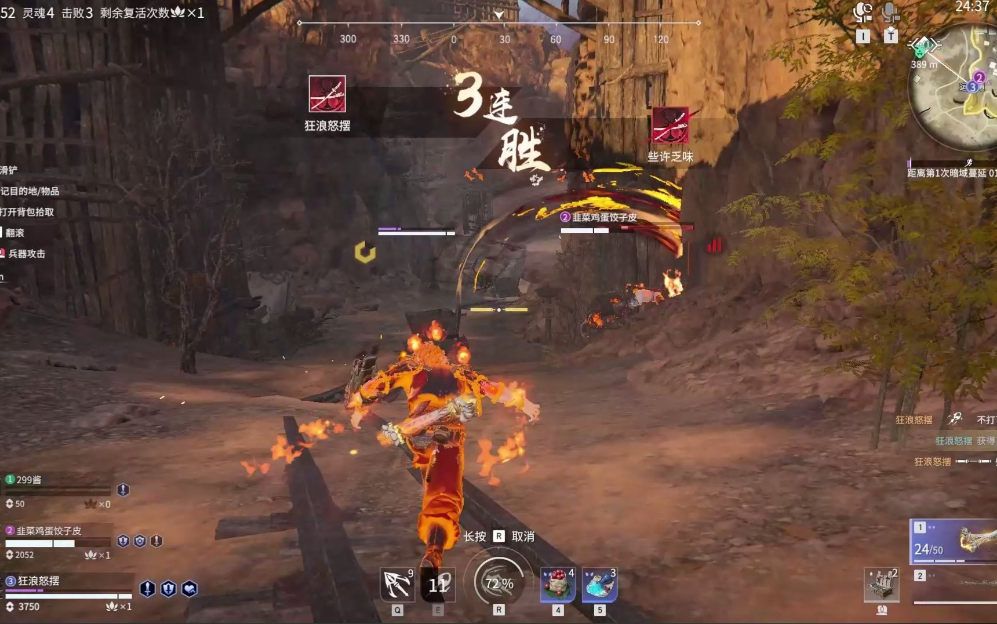
Task: Use the blue armor powder item
Action: point(599,585)
